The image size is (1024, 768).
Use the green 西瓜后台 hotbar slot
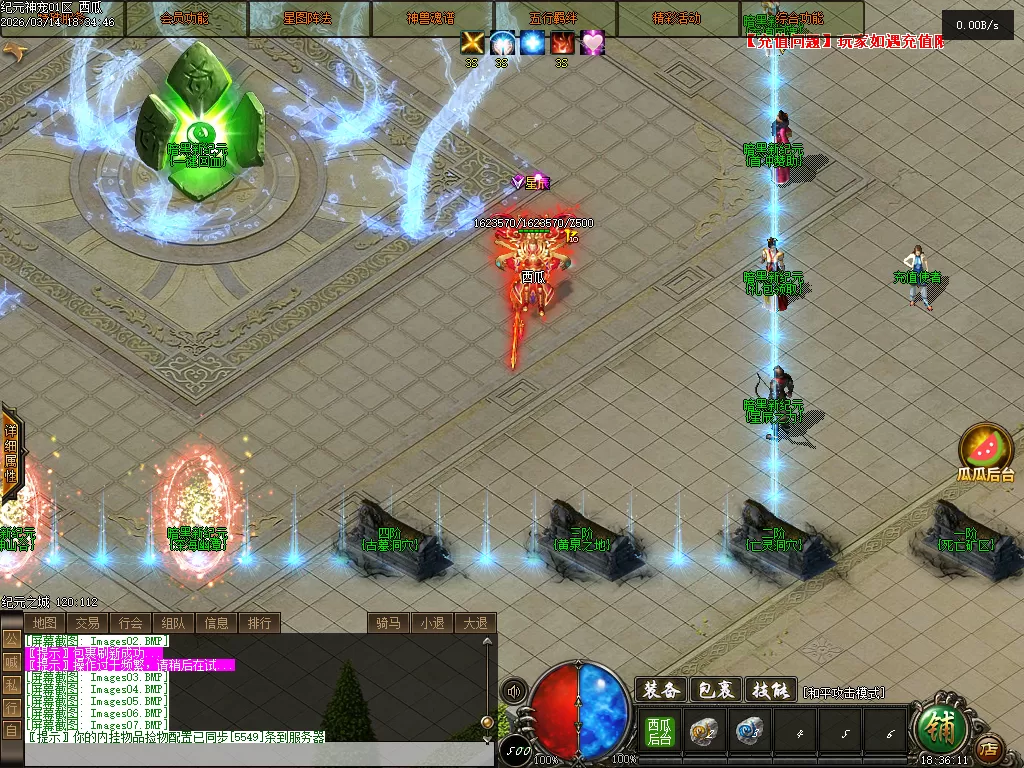[659, 732]
